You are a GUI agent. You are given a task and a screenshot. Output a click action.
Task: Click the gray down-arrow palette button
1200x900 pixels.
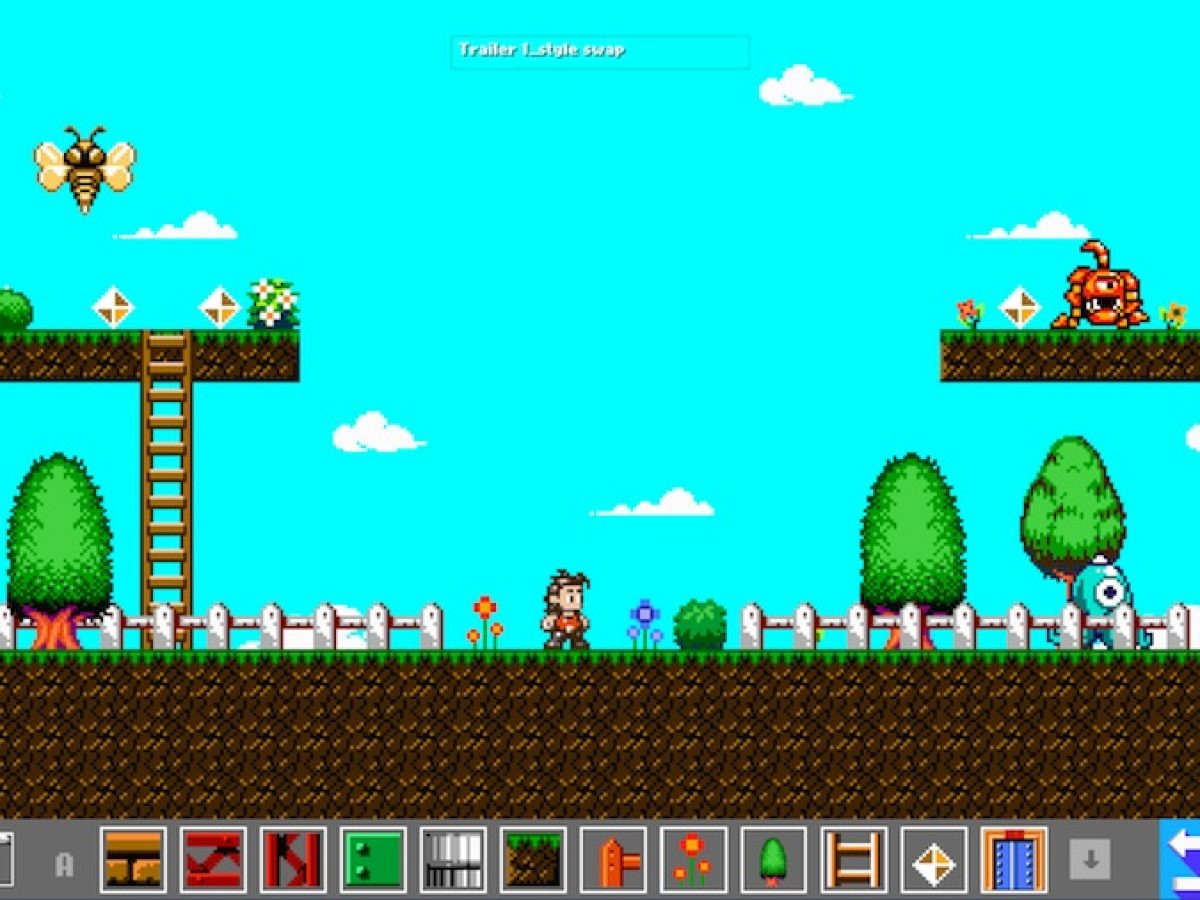(x=1090, y=860)
